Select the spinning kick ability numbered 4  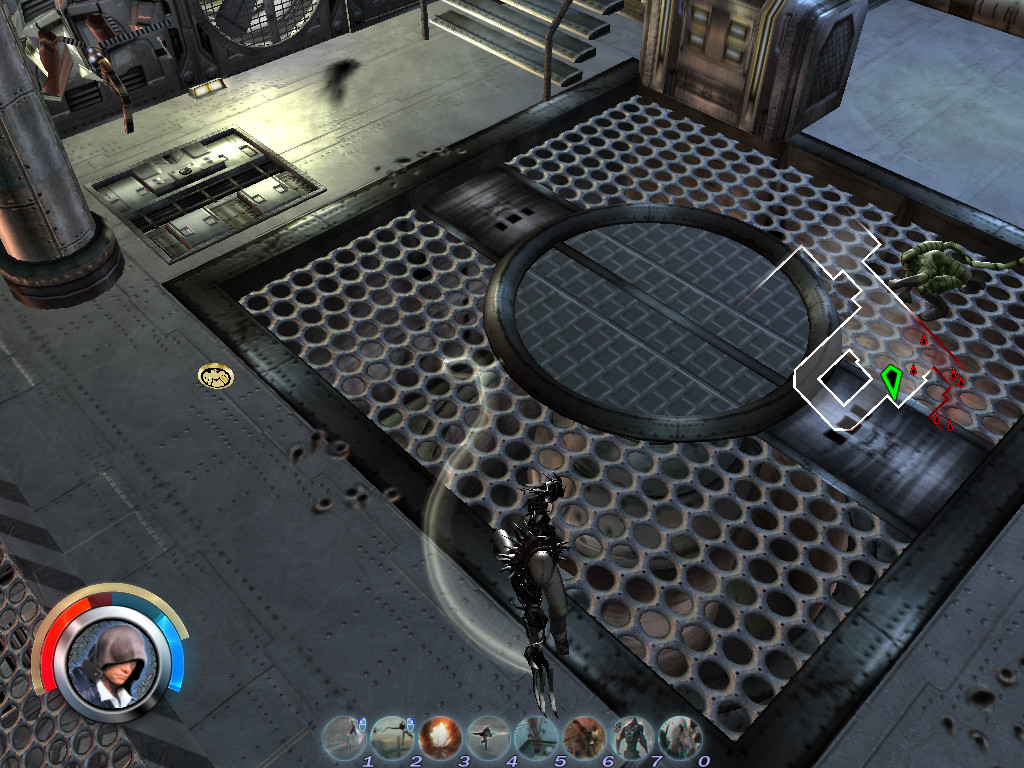coord(487,737)
